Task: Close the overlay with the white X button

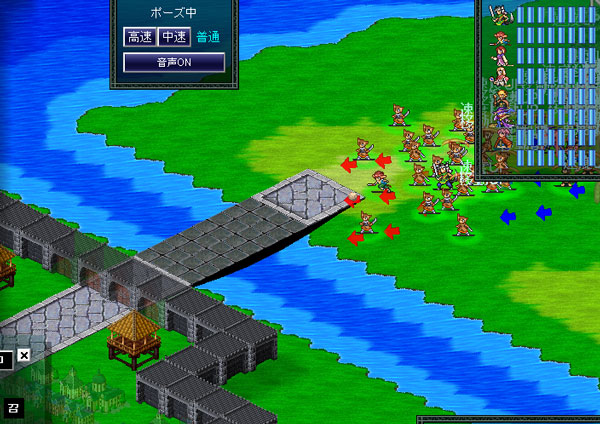Action: pyautogui.click(x=24, y=355)
